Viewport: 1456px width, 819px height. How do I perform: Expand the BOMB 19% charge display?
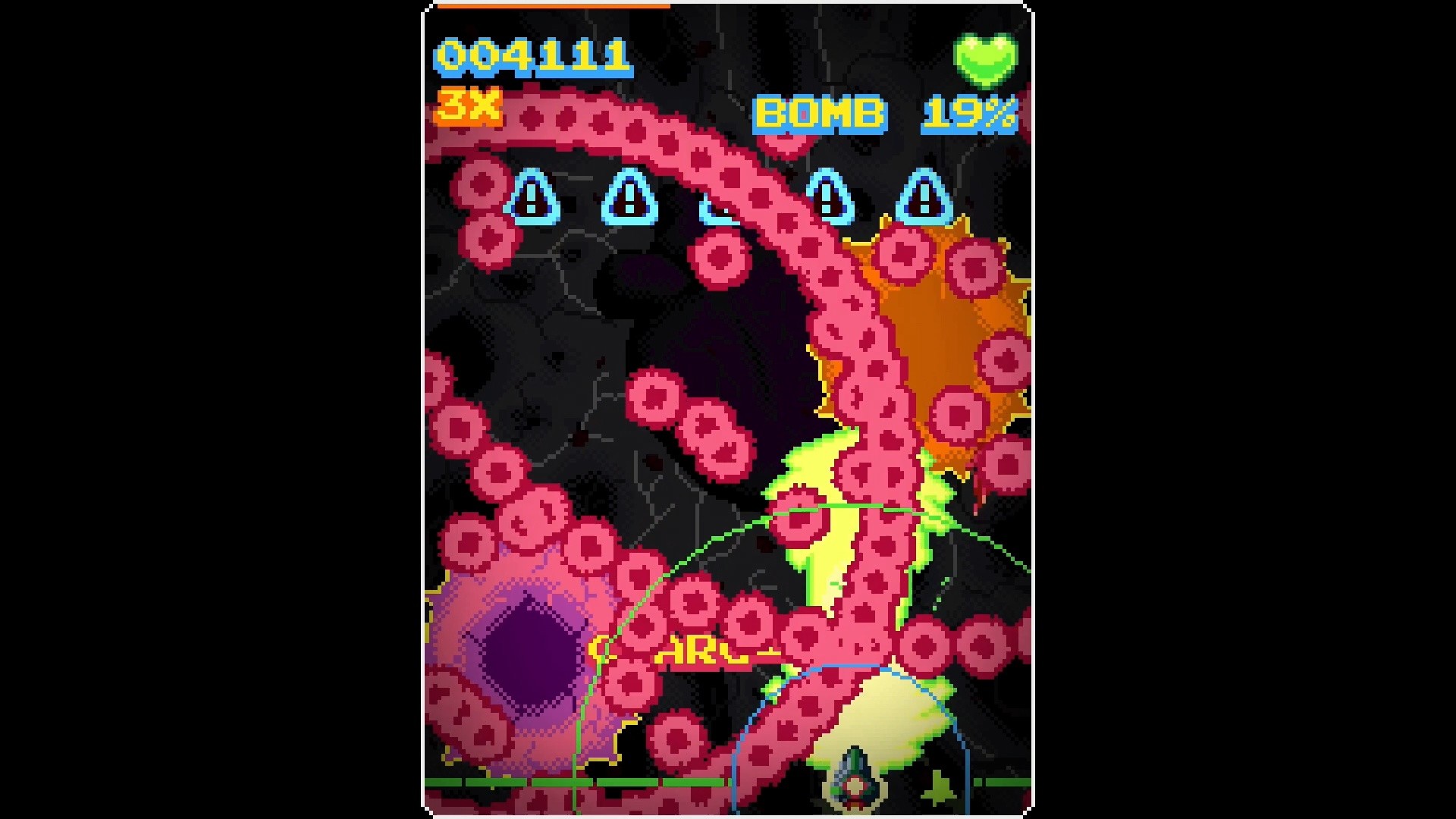point(883,115)
